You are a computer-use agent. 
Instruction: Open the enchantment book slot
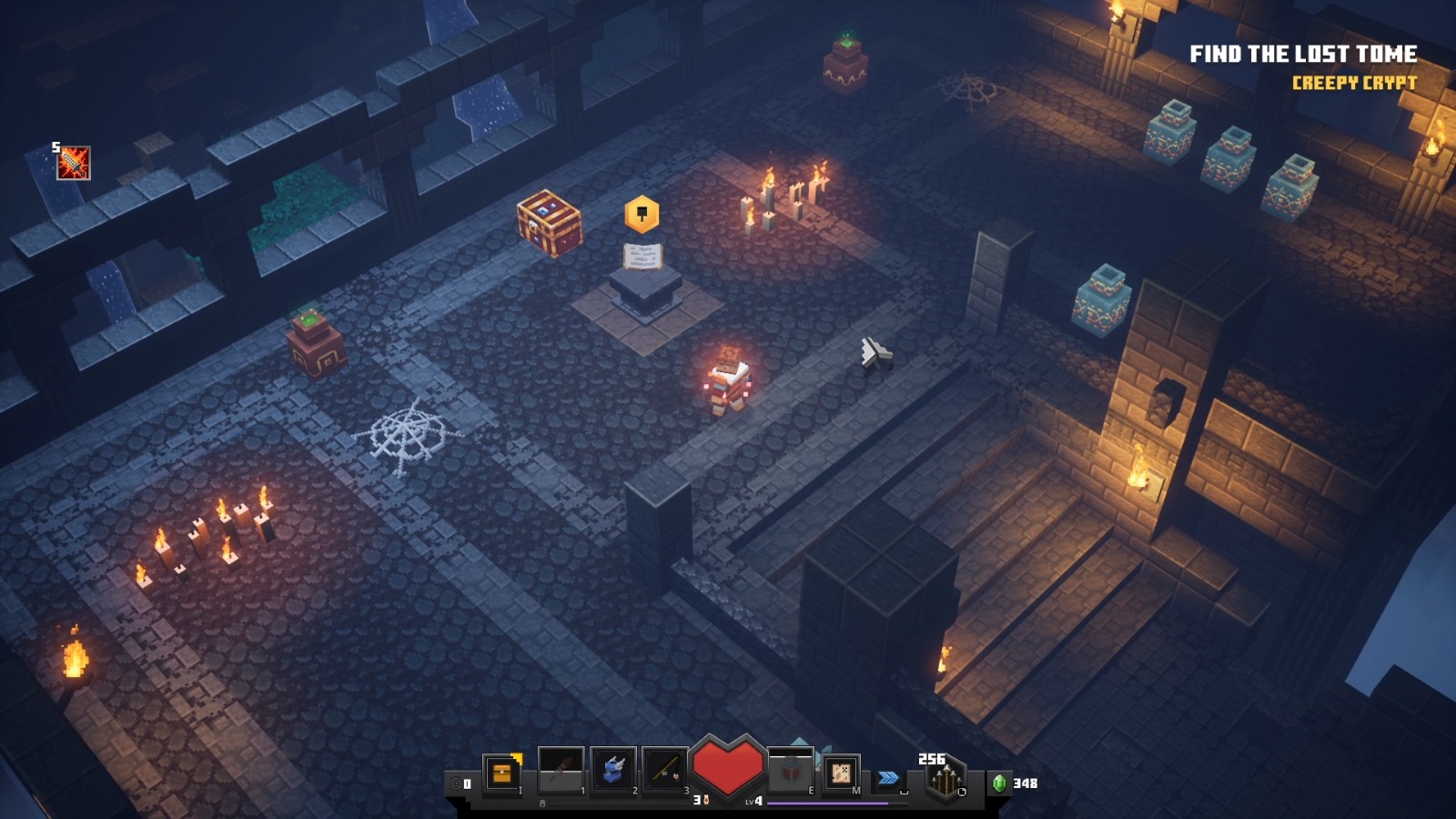790,772
